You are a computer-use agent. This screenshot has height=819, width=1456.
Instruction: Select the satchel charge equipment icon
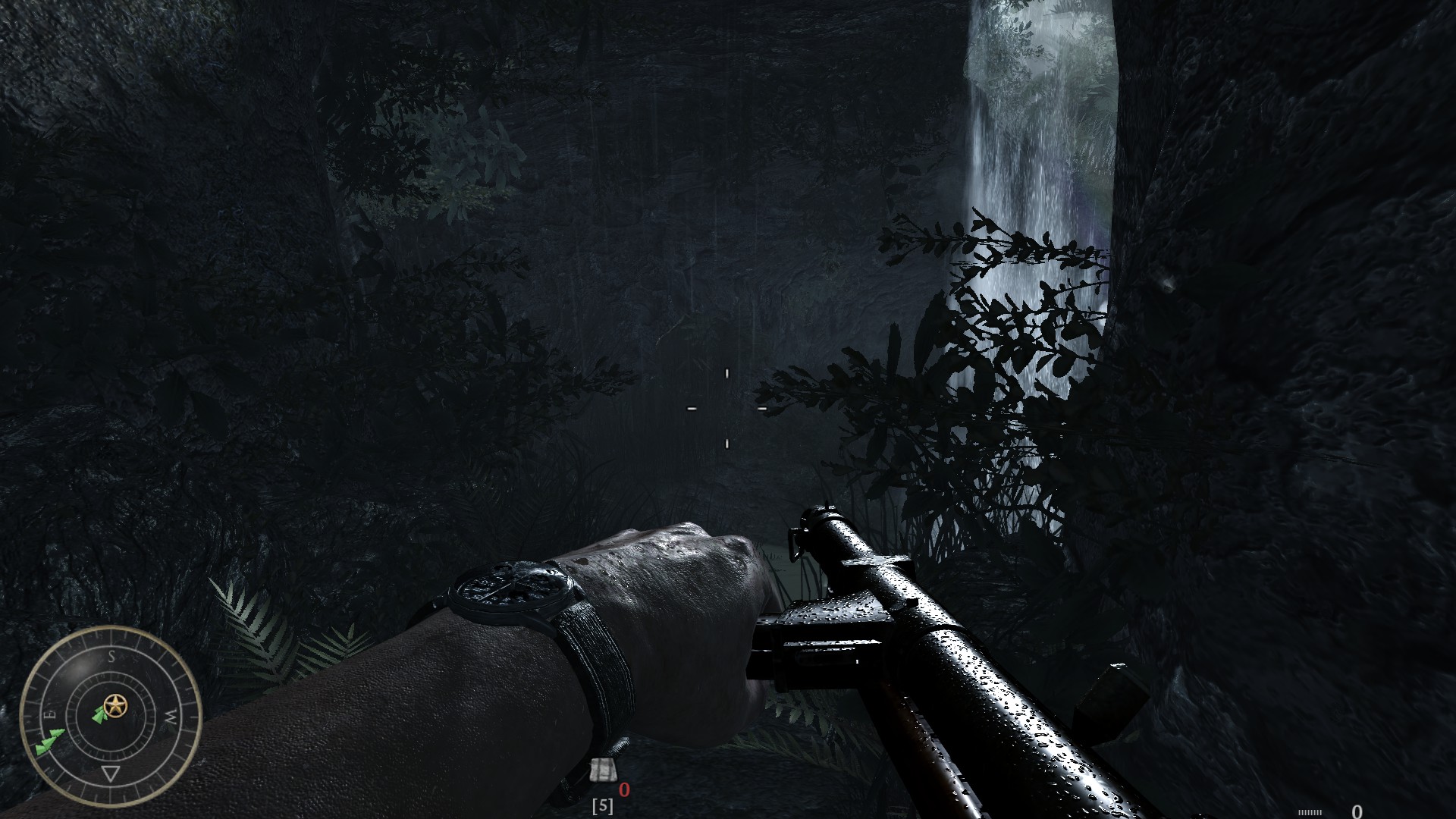tap(604, 770)
